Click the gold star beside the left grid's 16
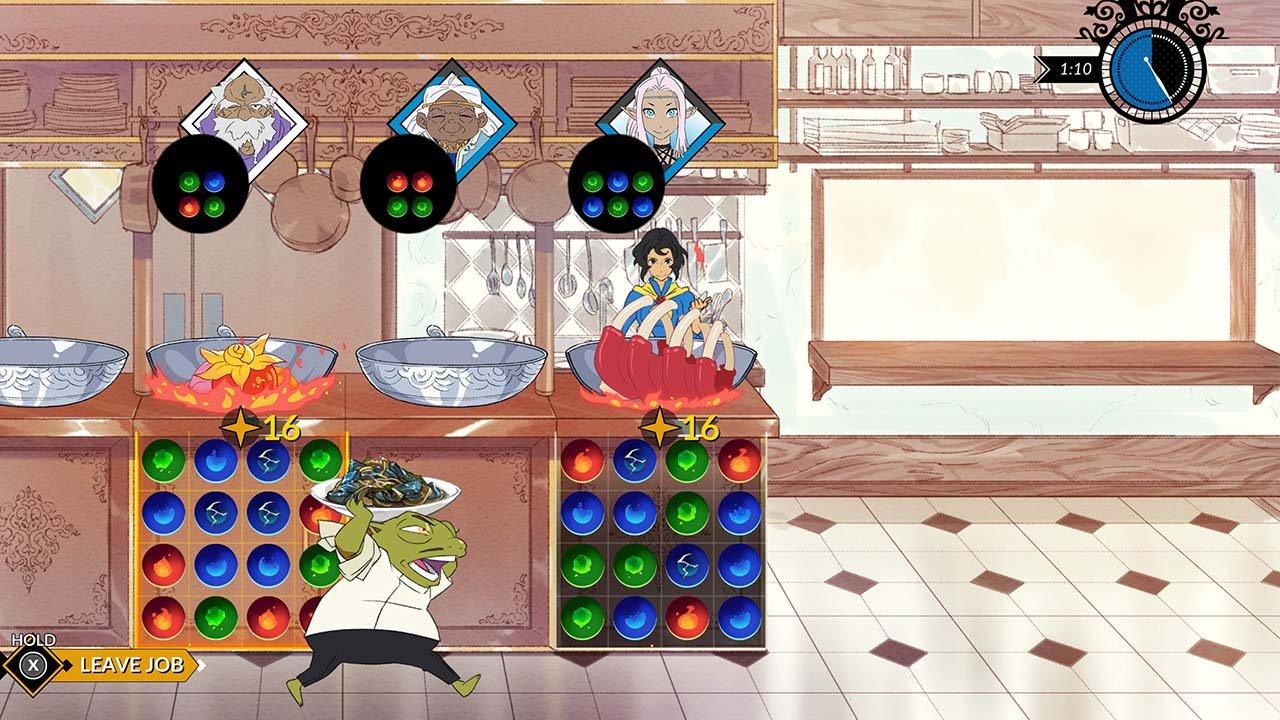1280x720 pixels. pos(240,424)
